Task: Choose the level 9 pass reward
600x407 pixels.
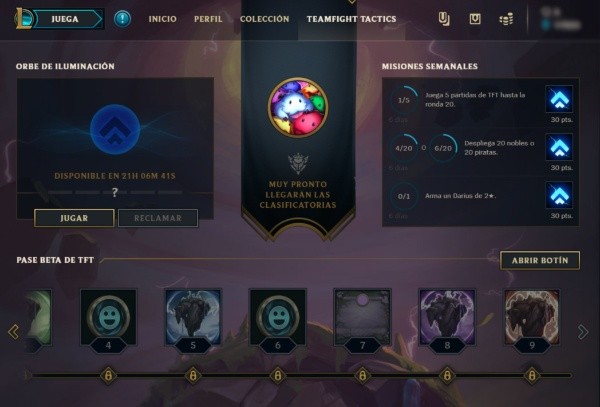Action: pyautogui.click(x=531, y=317)
